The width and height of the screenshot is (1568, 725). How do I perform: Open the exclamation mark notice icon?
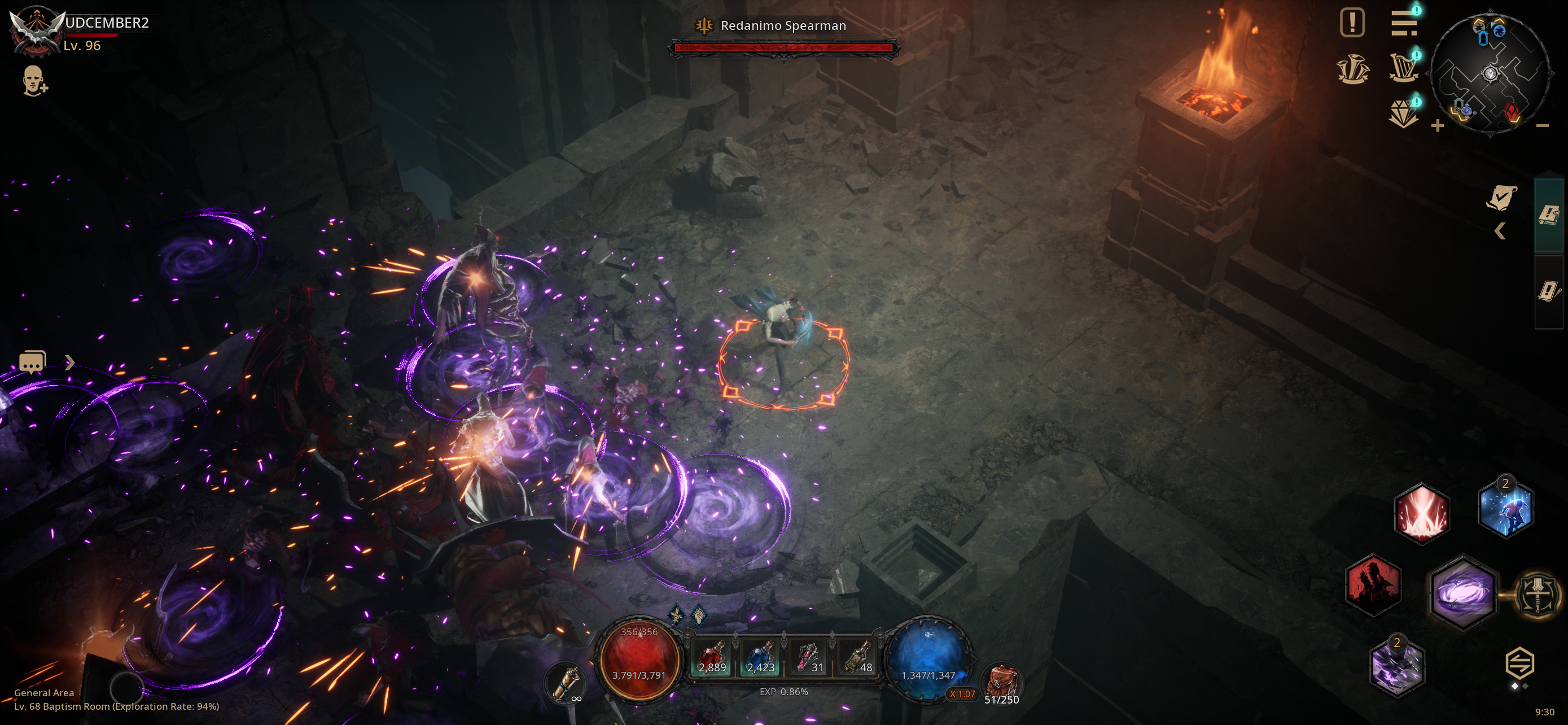pos(1352,23)
